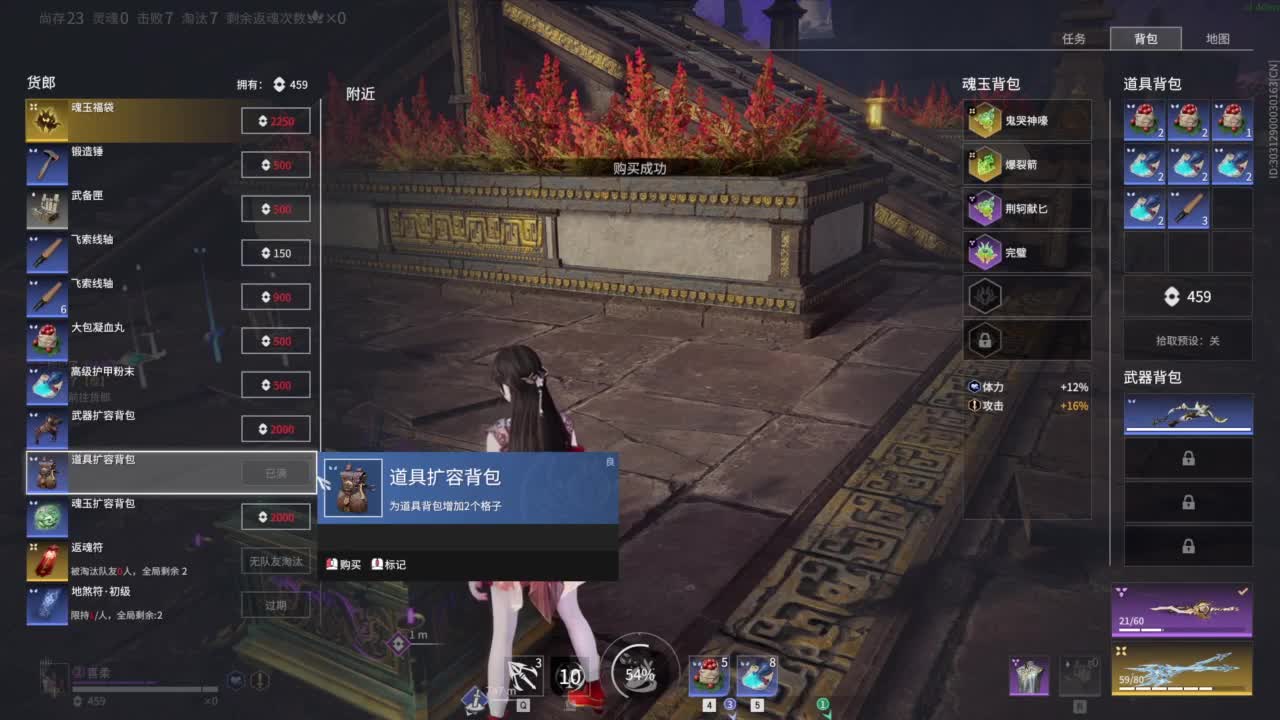1280x720 pixels.
Task: Select the equipped weapon in 武器背包
Action: (x=1188, y=416)
